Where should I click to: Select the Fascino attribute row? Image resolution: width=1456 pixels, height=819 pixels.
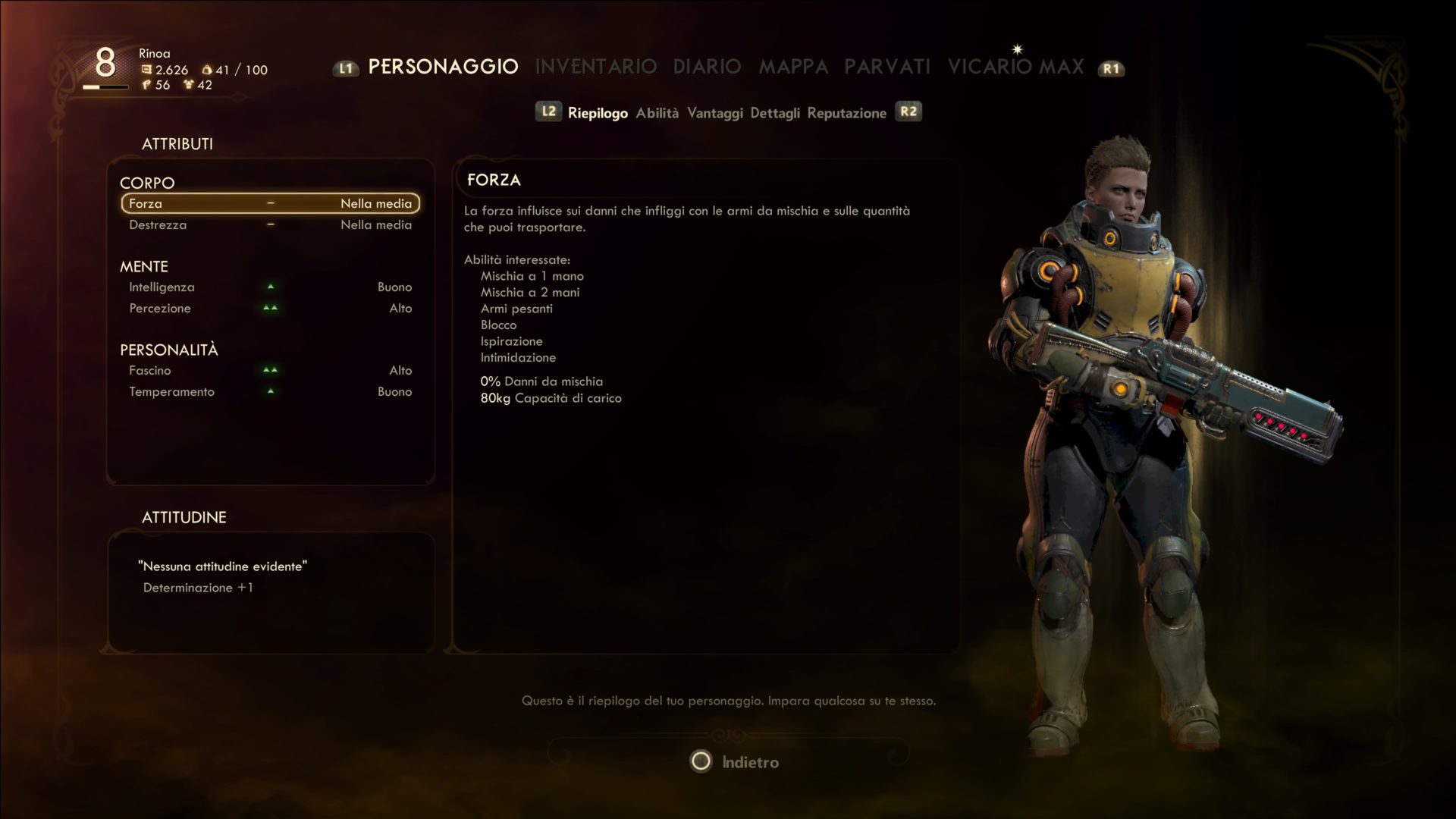pos(270,371)
